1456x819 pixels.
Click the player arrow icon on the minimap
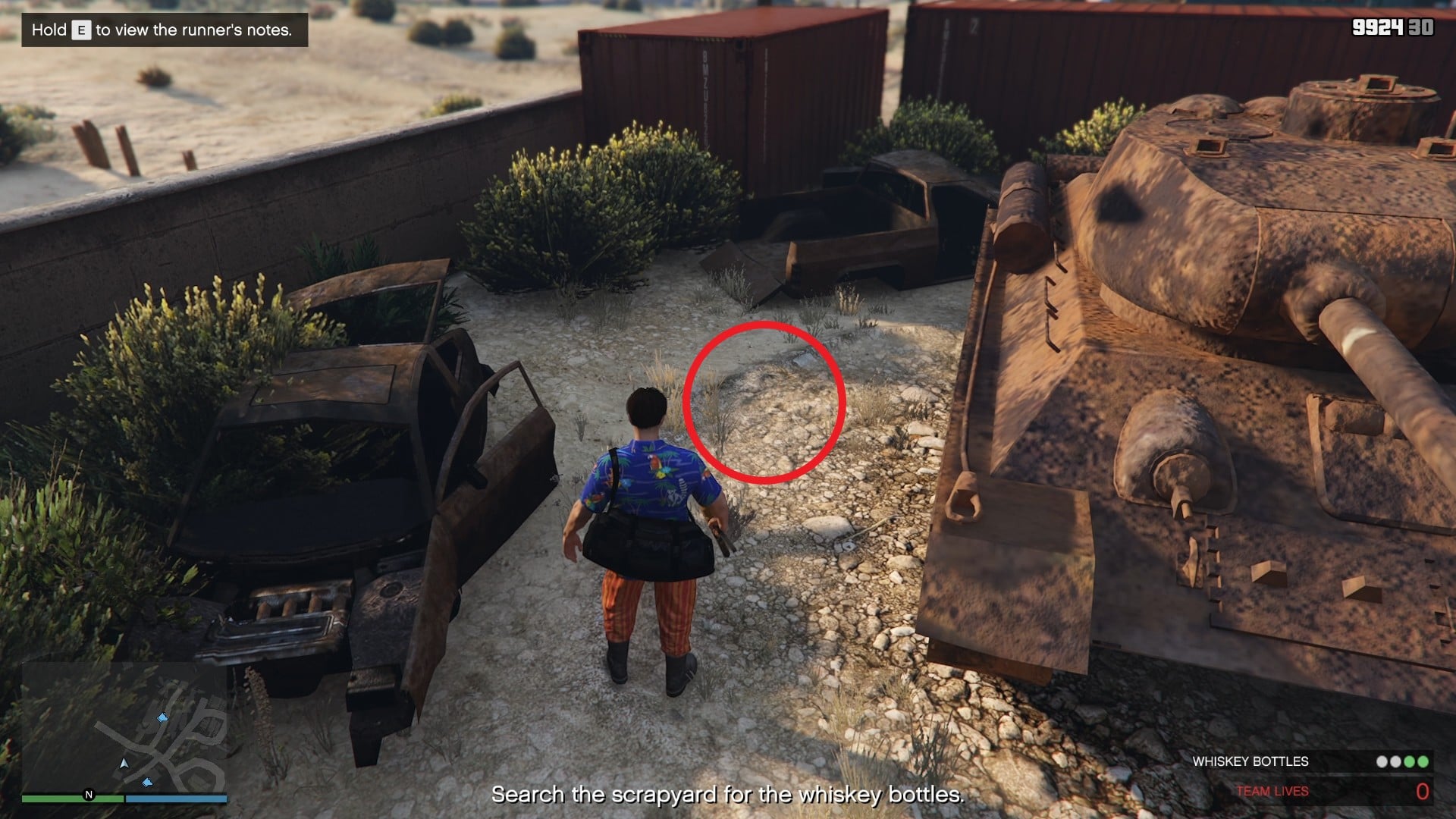click(x=124, y=764)
